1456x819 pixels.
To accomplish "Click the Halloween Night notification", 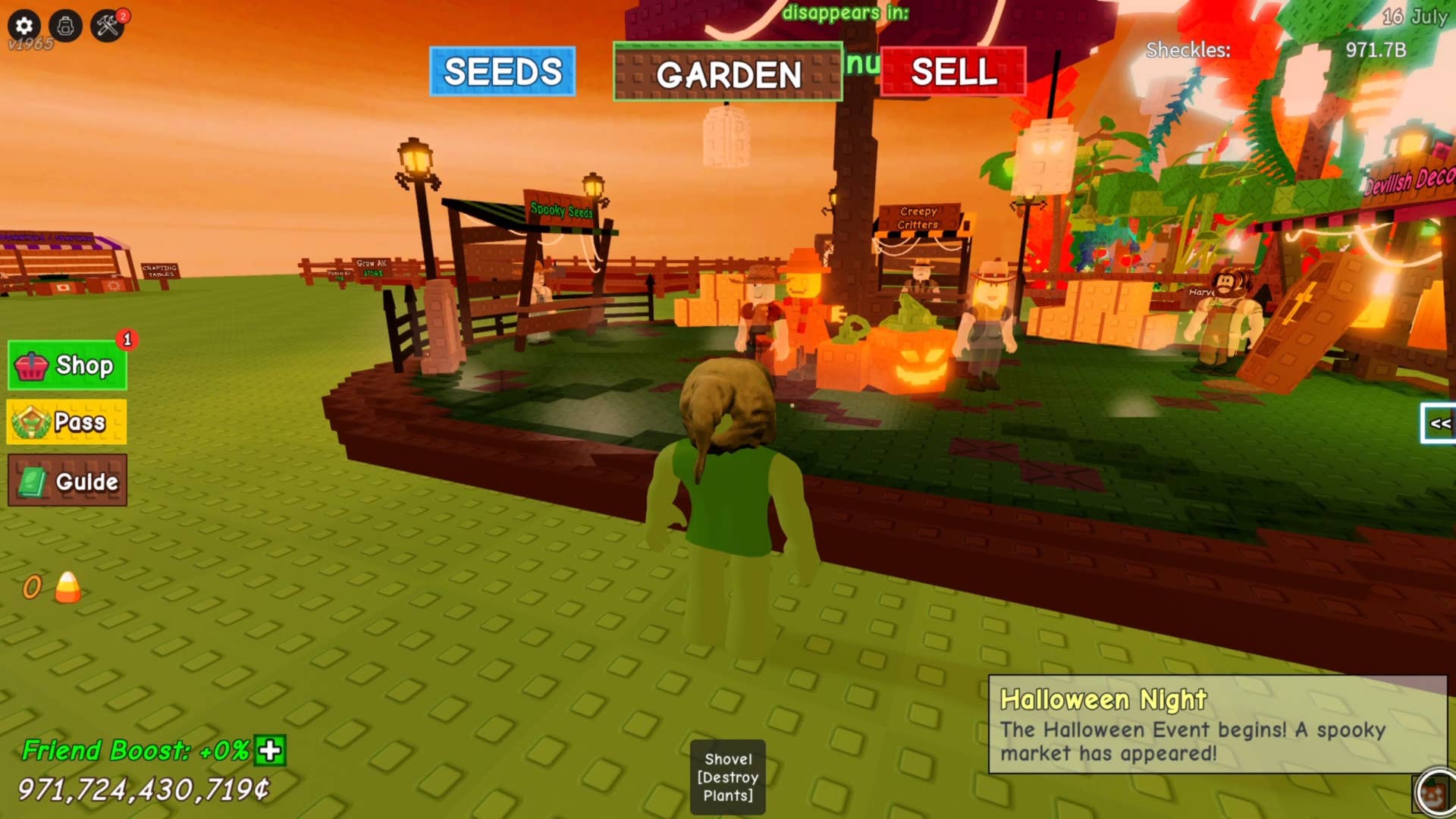I will pyautogui.click(x=1217, y=725).
